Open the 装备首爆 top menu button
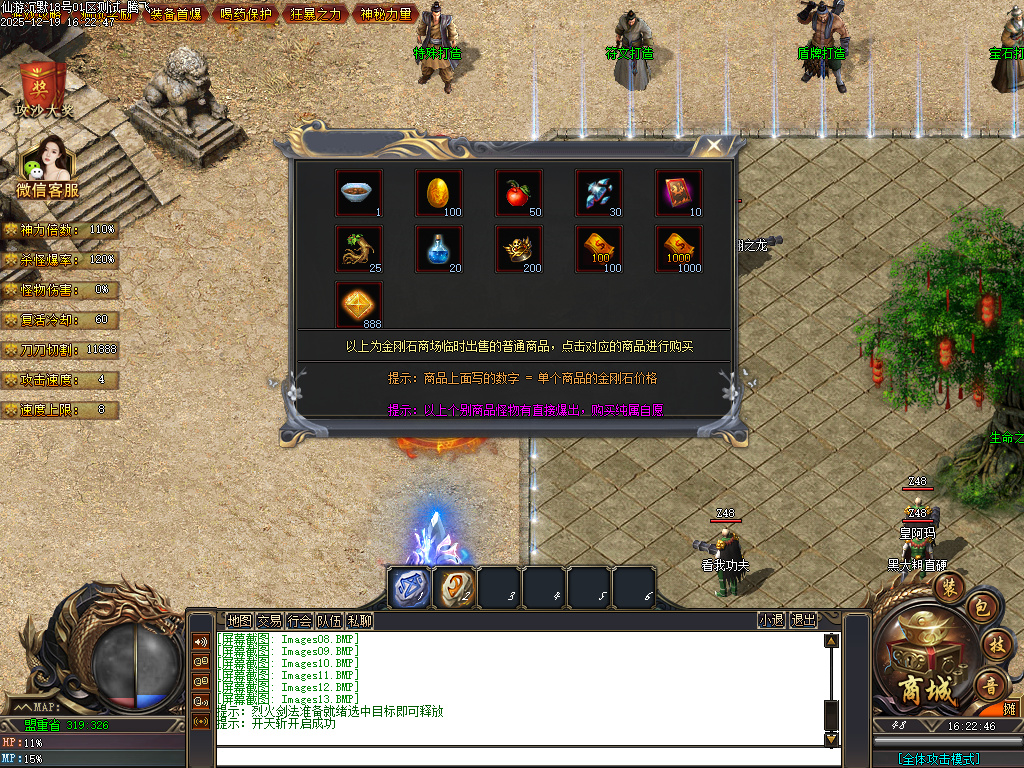The width and height of the screenshot is (1024, 768). tap(175, 14)
